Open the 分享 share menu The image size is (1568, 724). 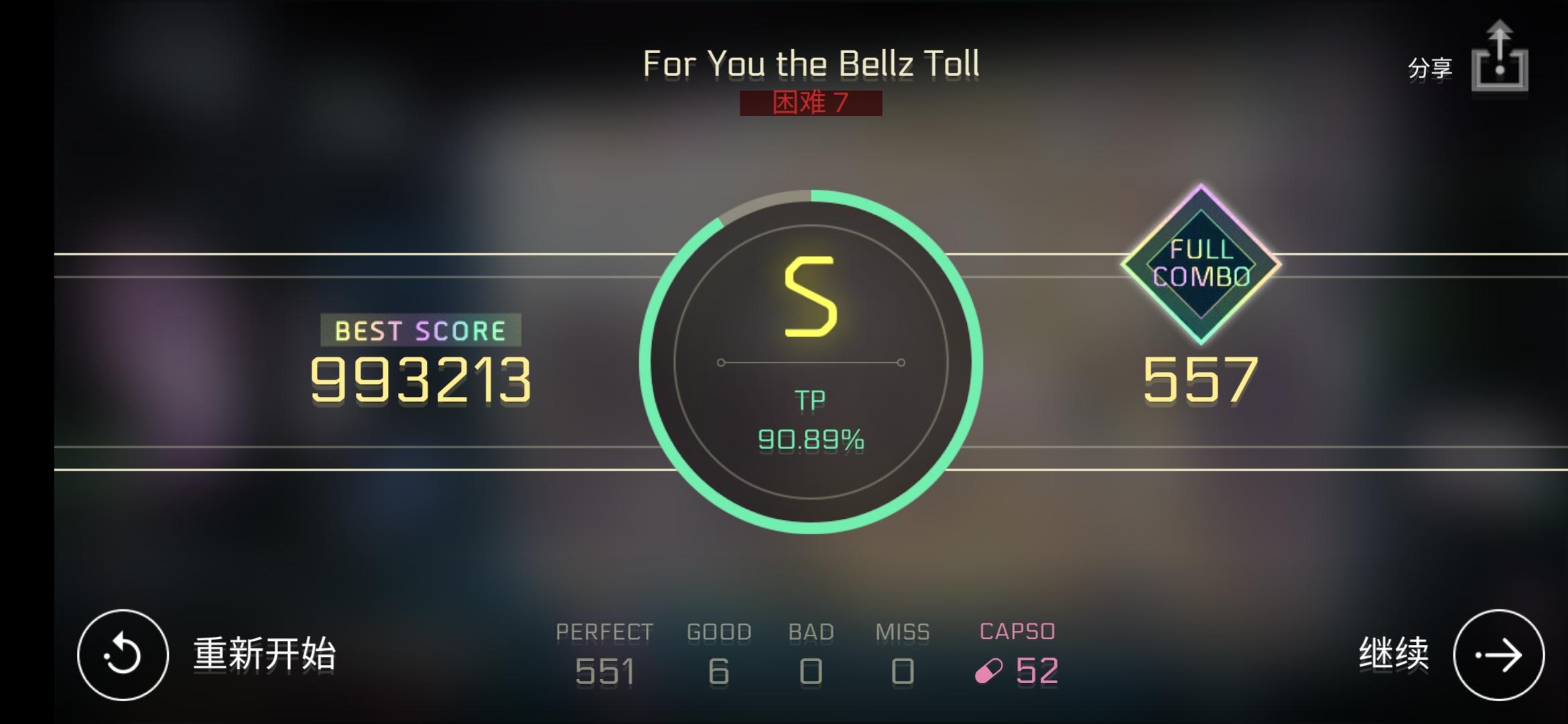click(x=1429, y=67)
